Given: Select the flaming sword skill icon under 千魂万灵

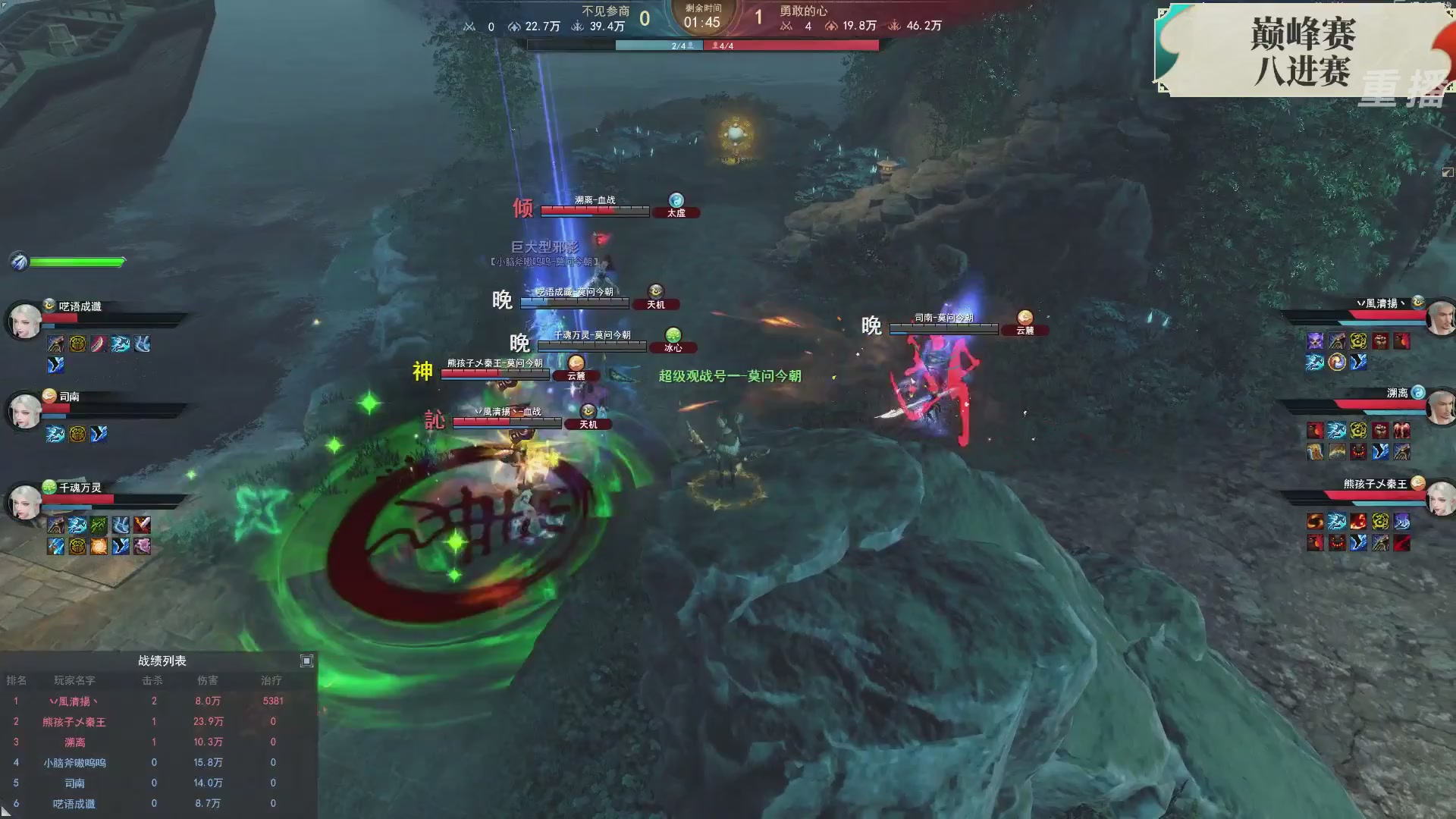Looking at the screenshot, I should [x=142, y=526].
